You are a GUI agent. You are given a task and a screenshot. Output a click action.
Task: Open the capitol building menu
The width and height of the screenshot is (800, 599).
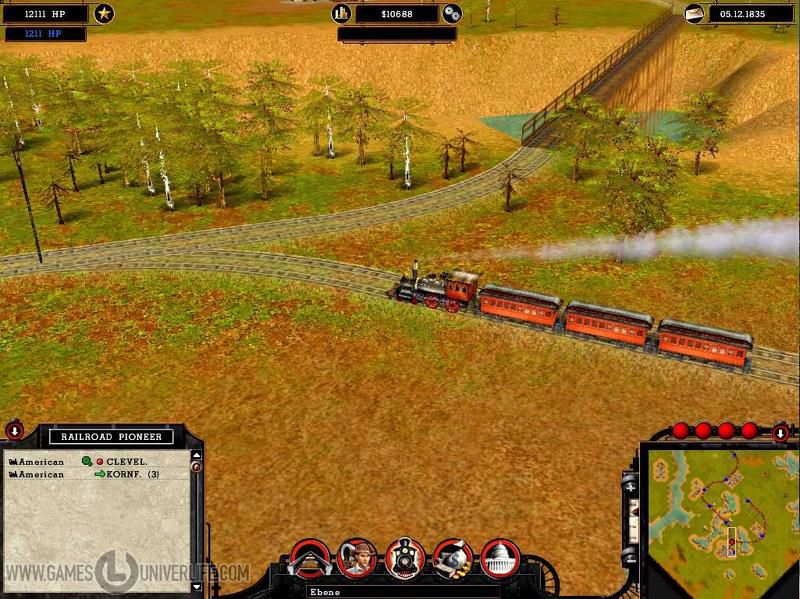point(500,558)
